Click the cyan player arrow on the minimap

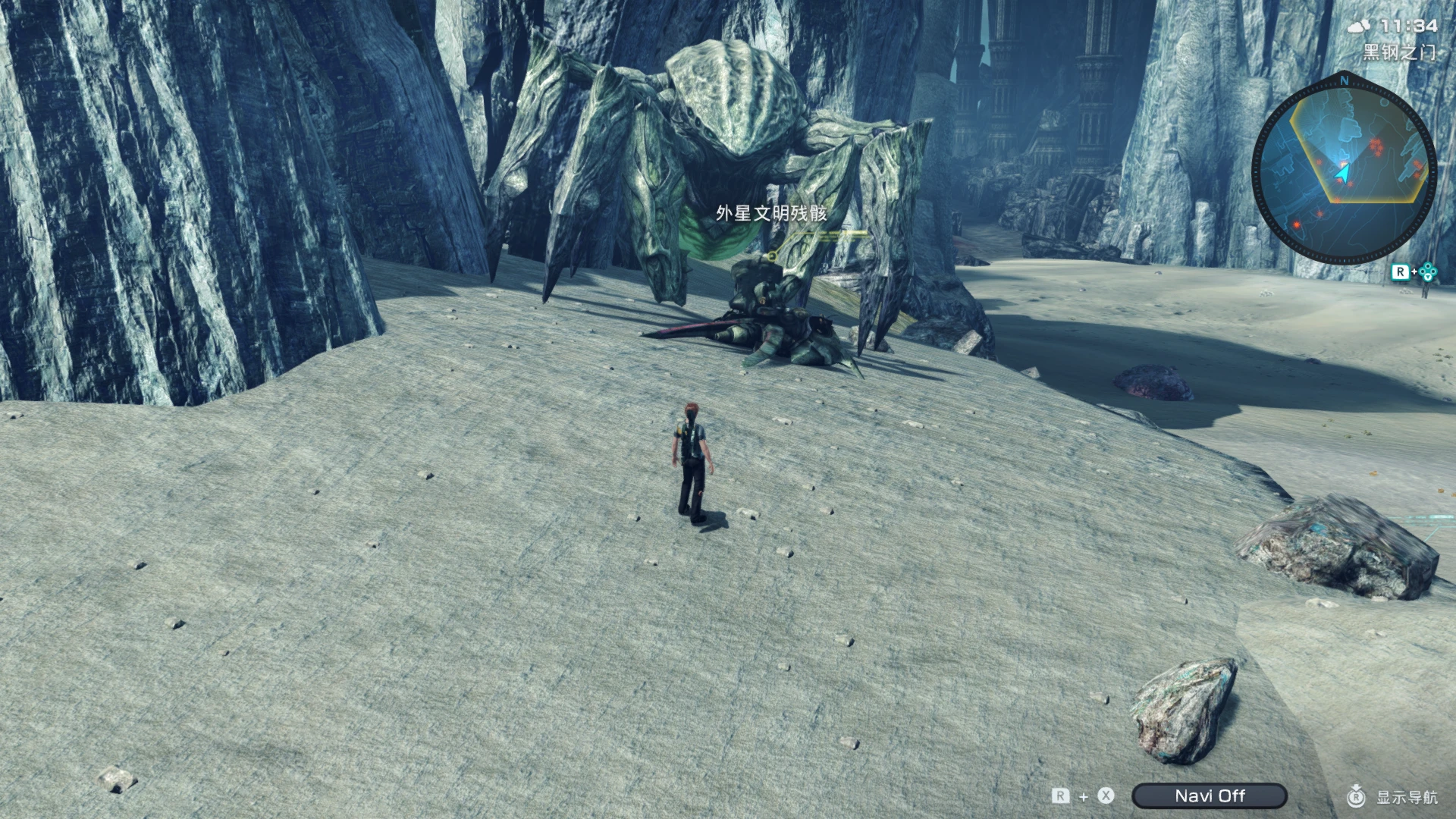1342,173
